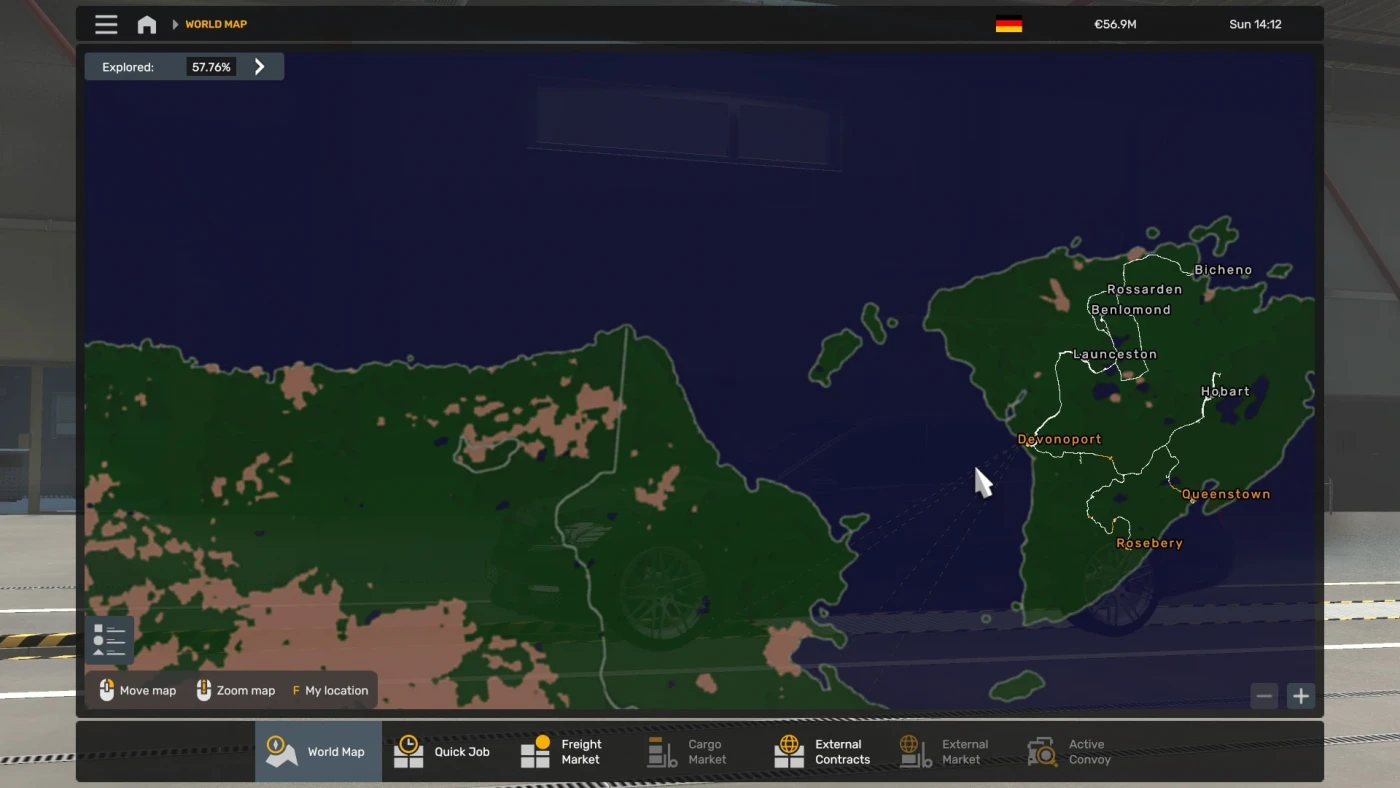The width and height of the screenshot is (1400, 788).
Task: Click the map legend icon
Action: (110, 639)
